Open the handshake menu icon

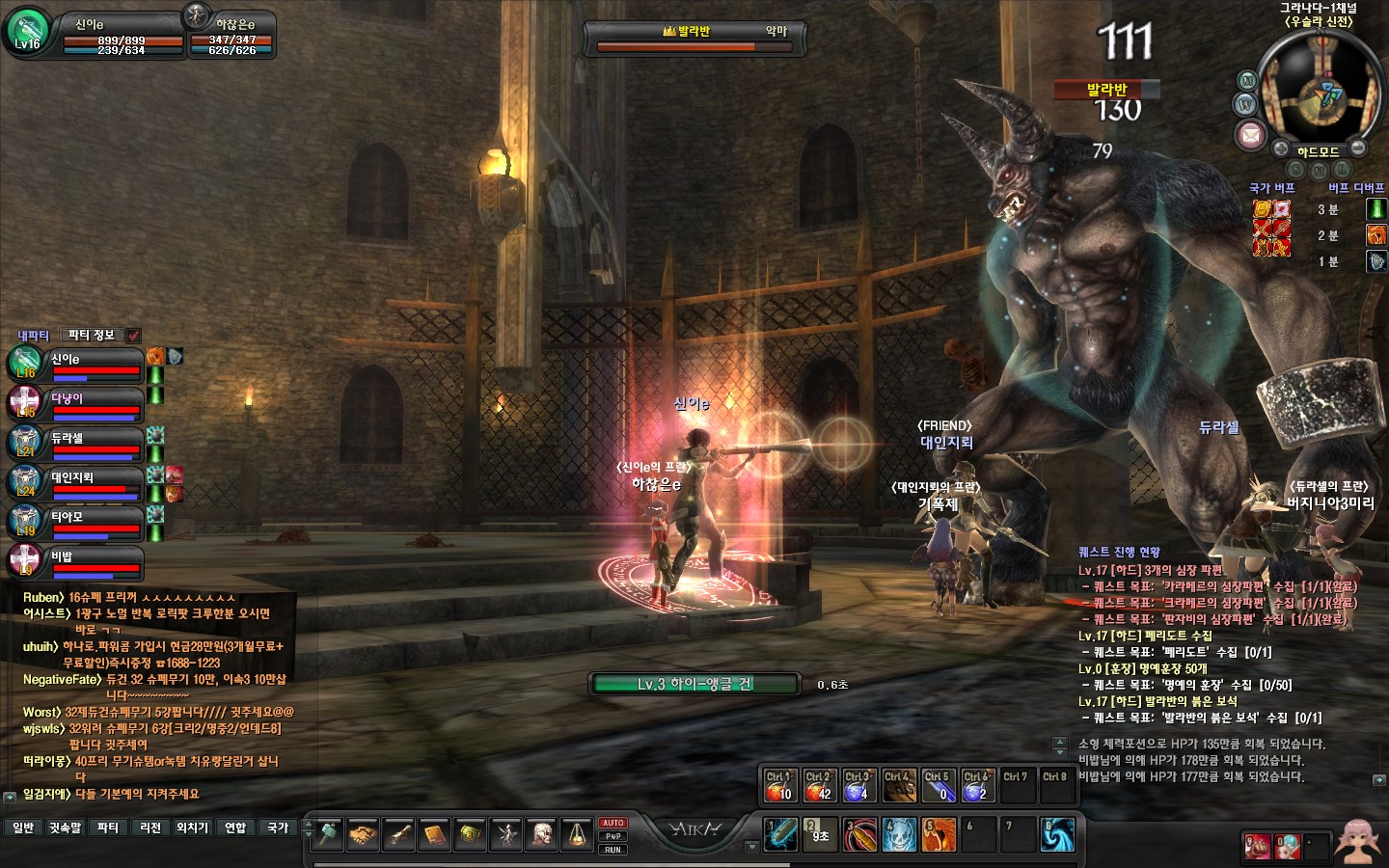coord(363,834)
